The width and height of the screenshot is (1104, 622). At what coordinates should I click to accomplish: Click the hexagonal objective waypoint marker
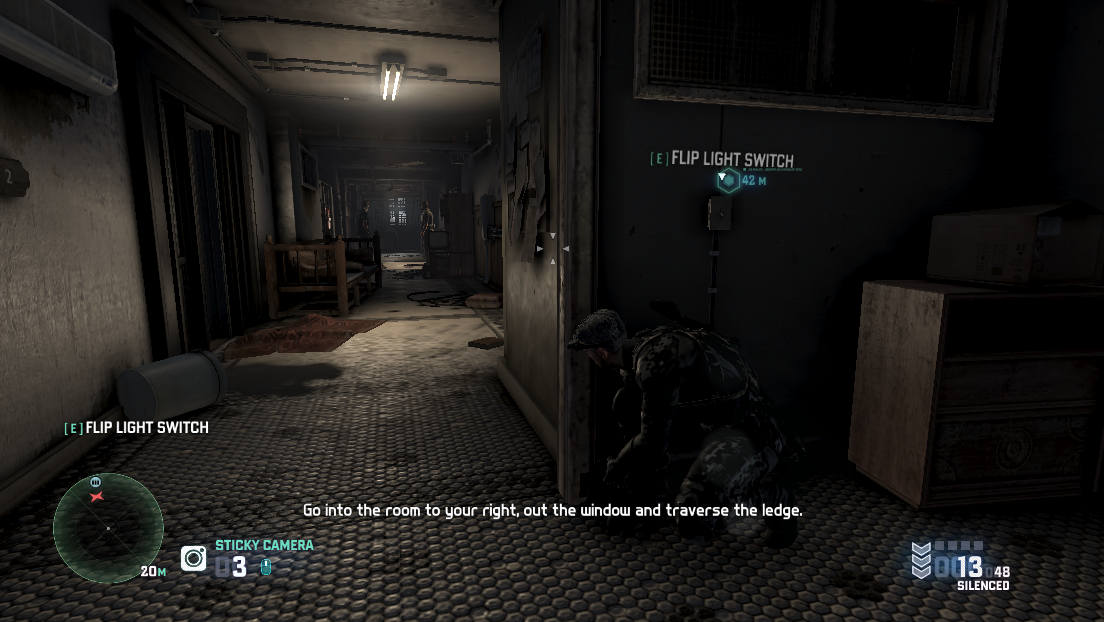pos(728,181)
